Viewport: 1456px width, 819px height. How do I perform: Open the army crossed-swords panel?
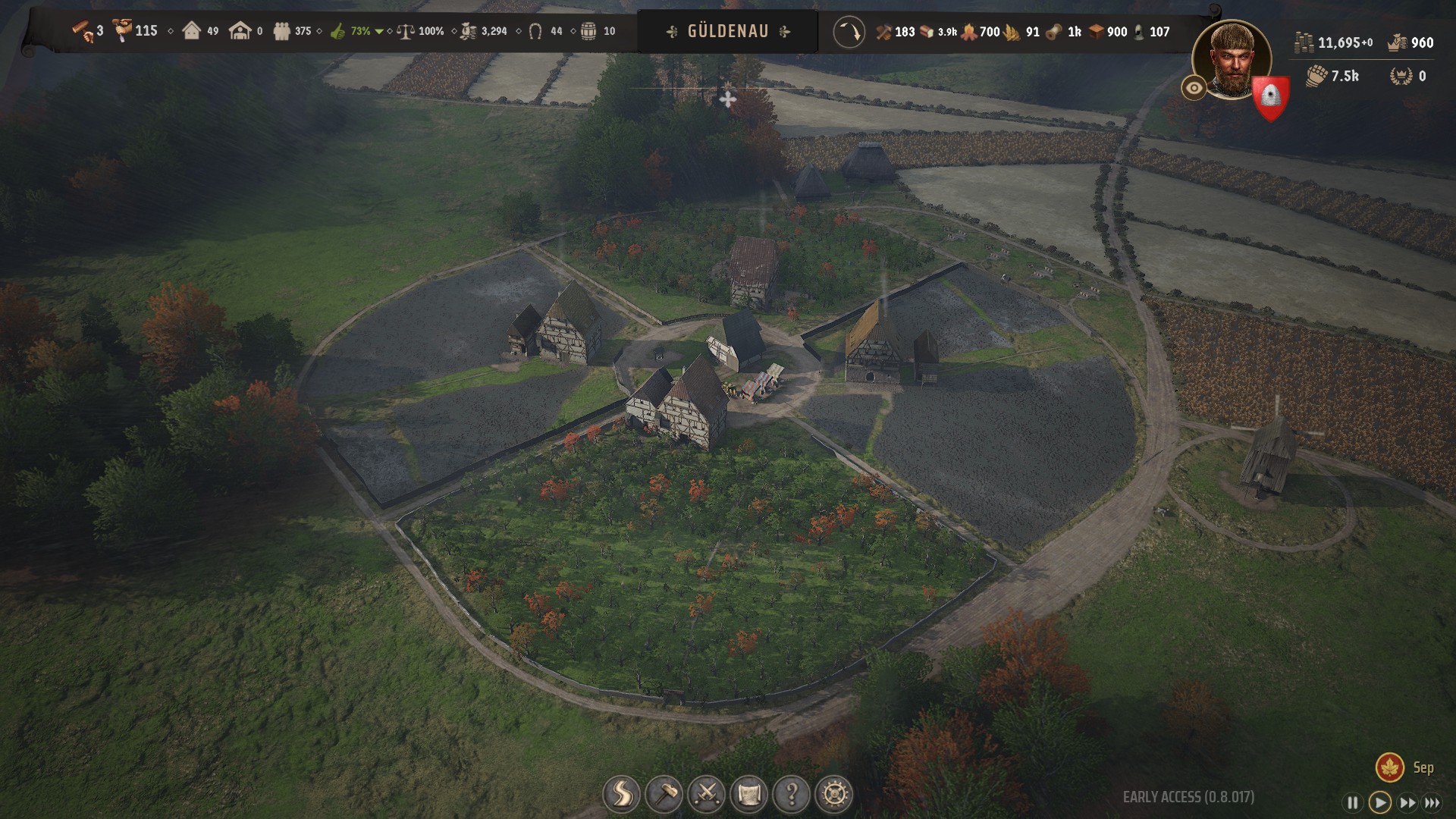pos(707,795)
